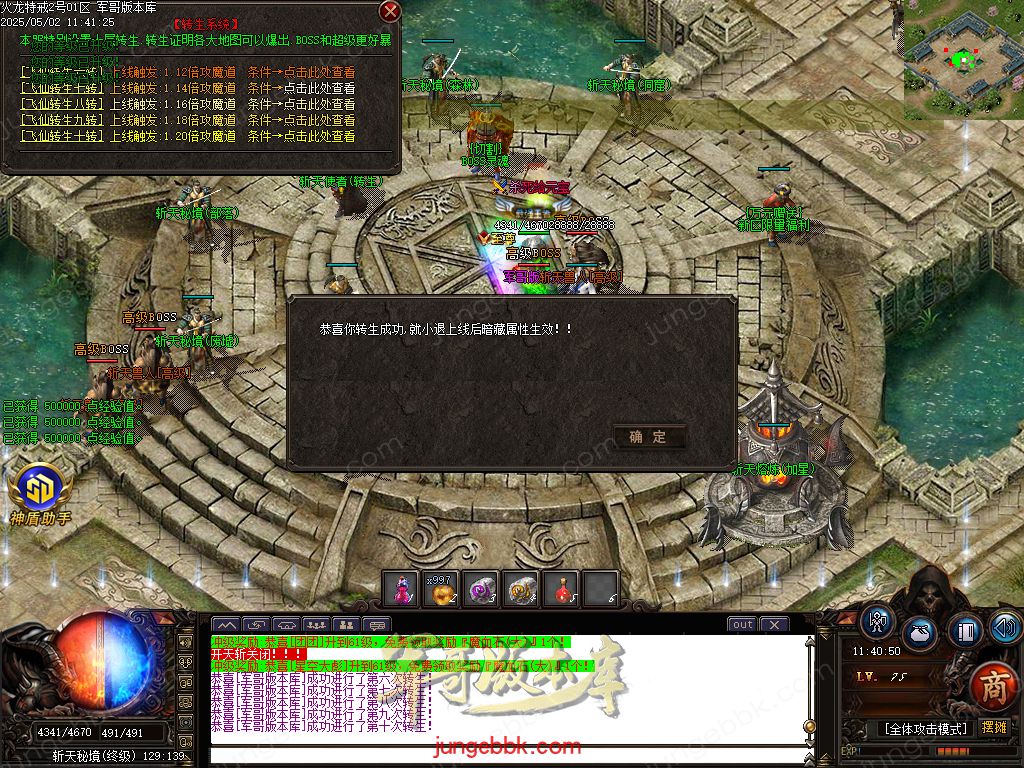Select the 飞仙转生八转 rebirth link
1024x768 pixels.
(62, 104)
